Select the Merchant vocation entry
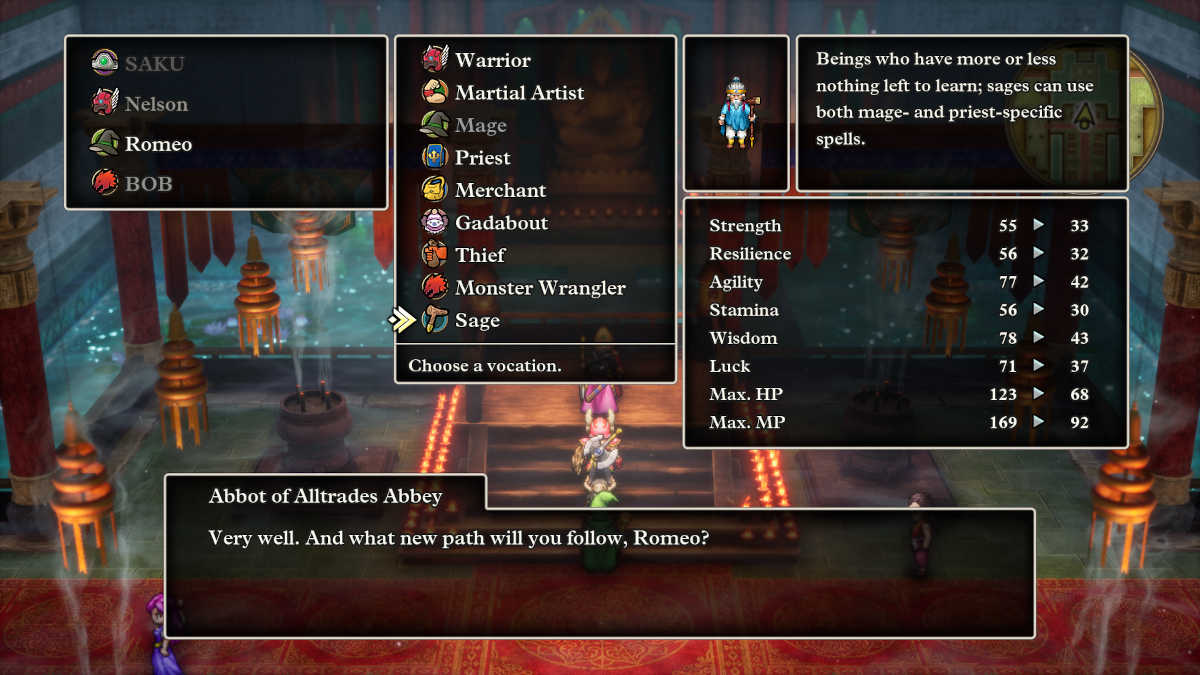Viewport: 1200px width, 675px height. [x=500, y=190]
